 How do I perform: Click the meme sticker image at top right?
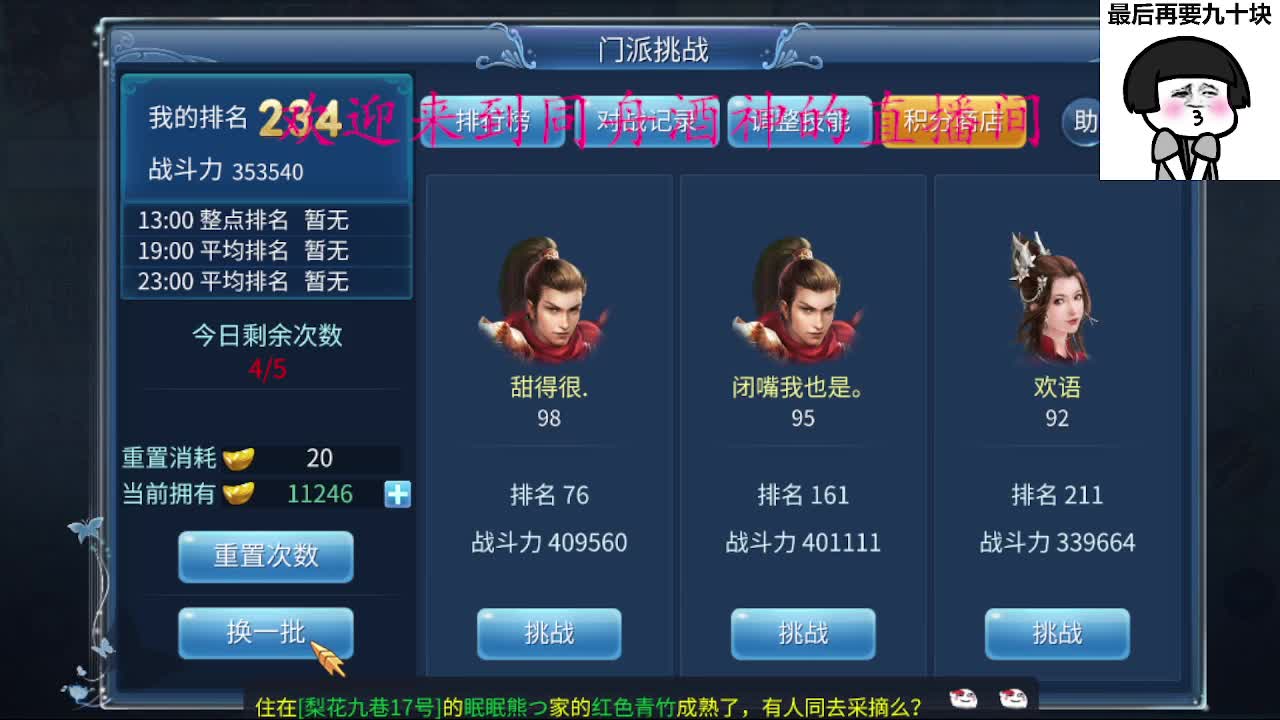1190,90
